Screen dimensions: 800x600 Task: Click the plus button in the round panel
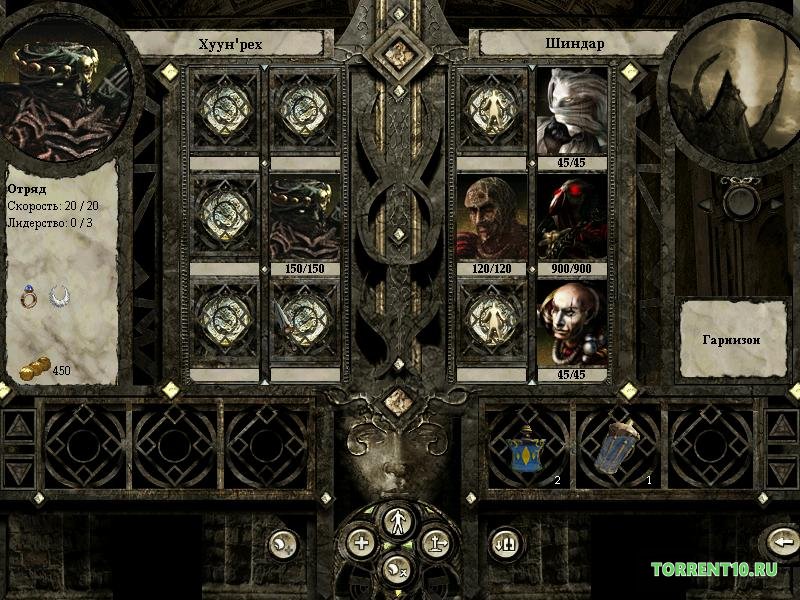[x=361, y=543]
